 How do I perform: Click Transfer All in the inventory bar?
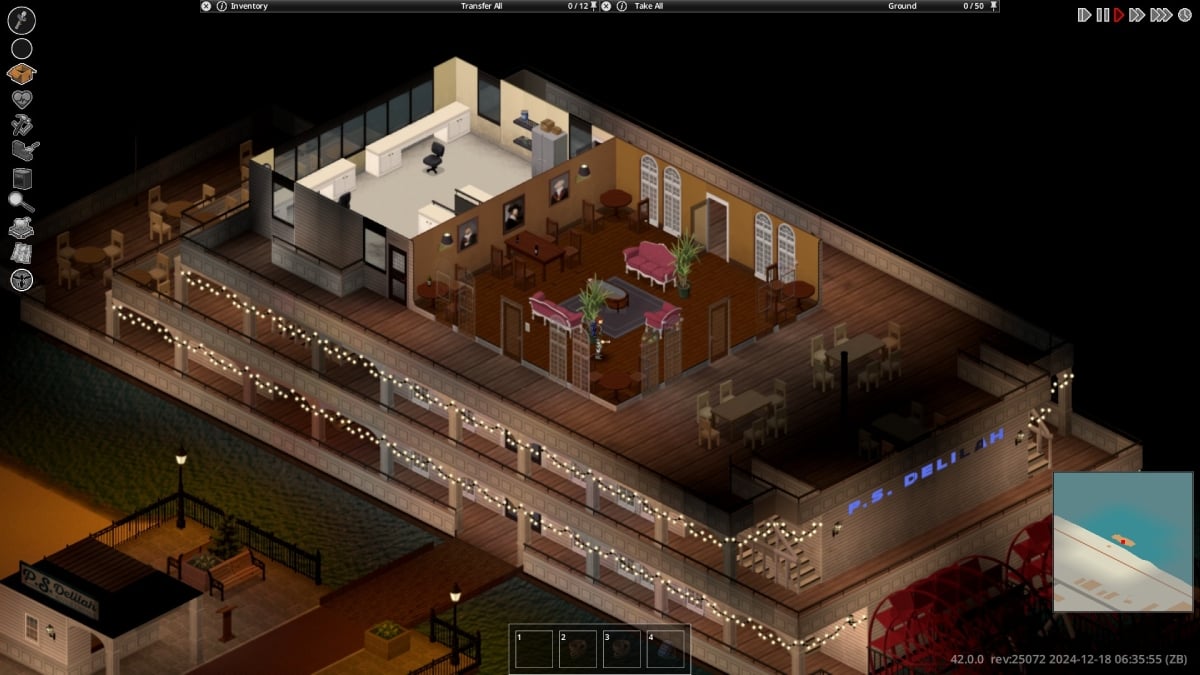(481, 6)
